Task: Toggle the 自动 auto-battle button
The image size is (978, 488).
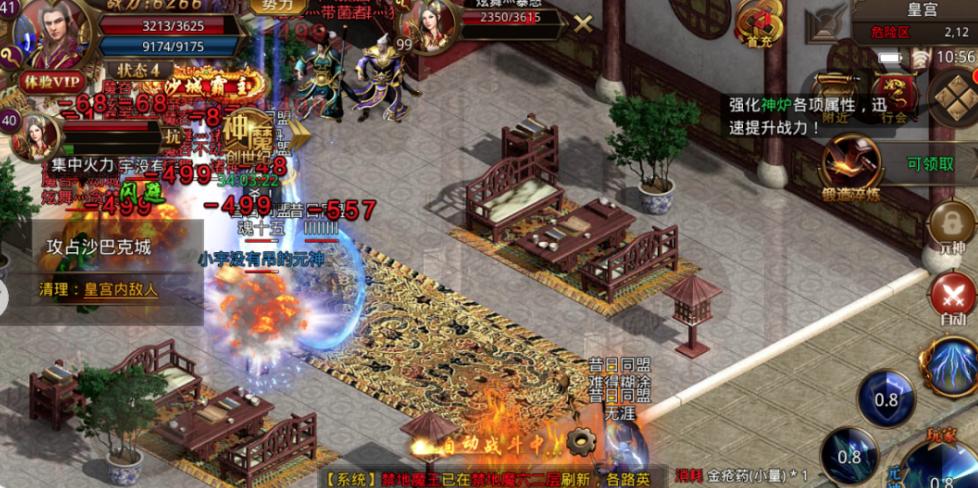Action: coord(953,298)
